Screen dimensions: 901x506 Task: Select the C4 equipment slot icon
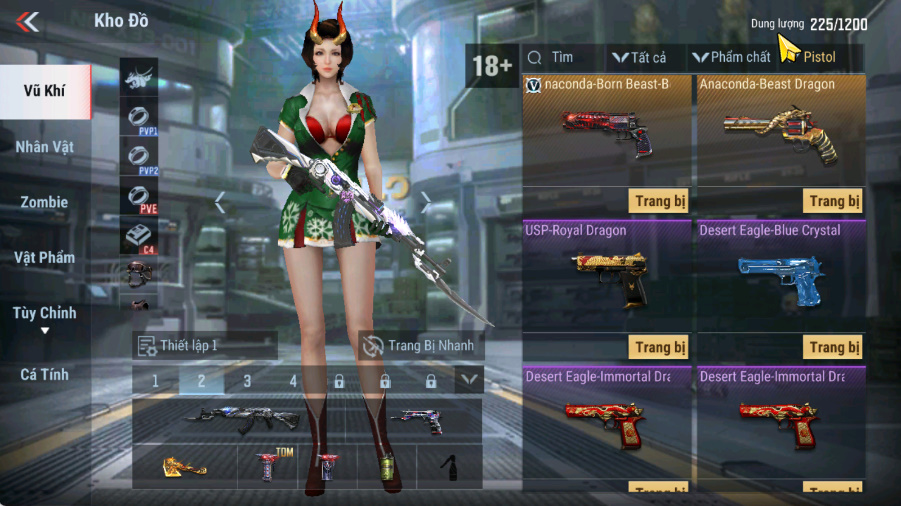click(139, 237)
